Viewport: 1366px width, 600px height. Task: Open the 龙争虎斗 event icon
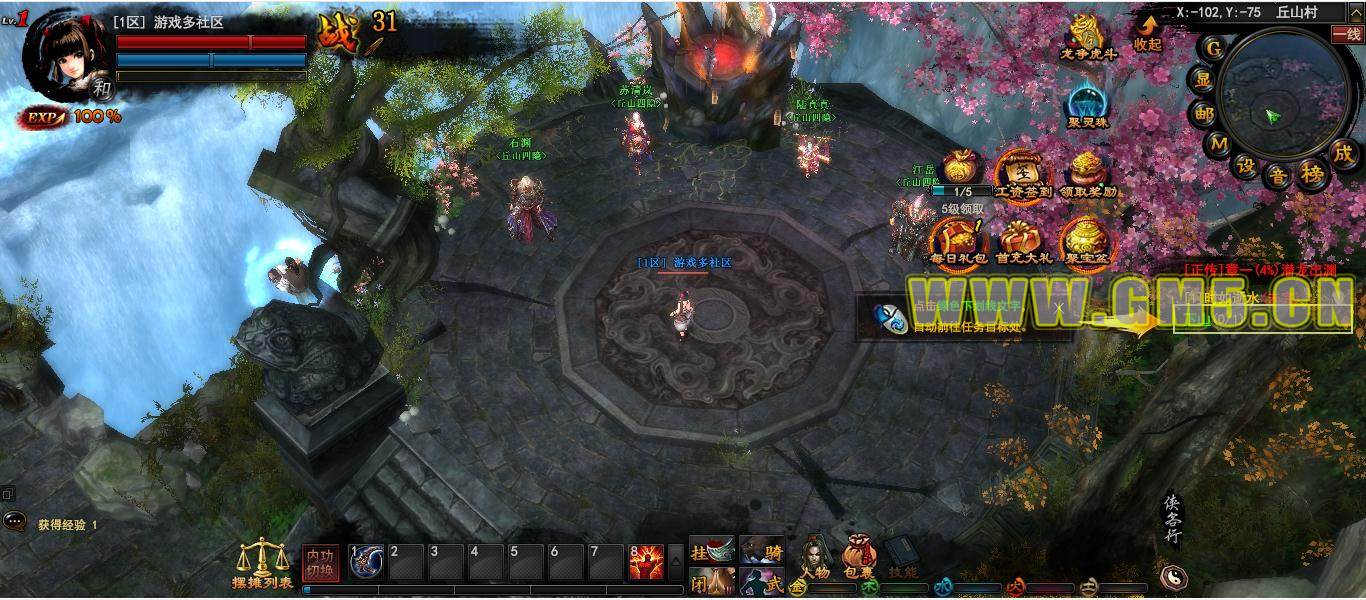(1087, 35)
